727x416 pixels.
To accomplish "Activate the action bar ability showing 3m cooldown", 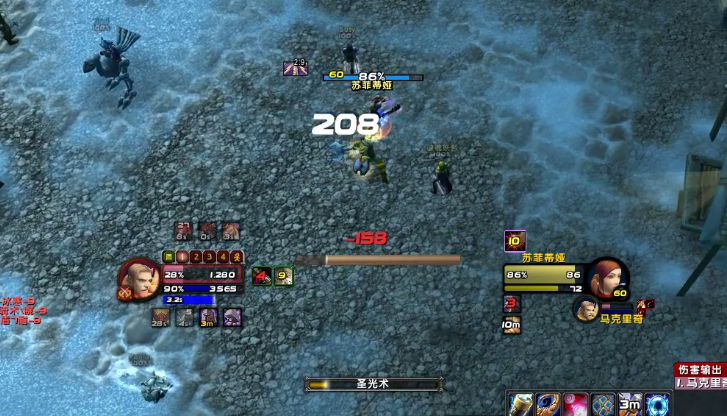I will (x=629, y=404).
